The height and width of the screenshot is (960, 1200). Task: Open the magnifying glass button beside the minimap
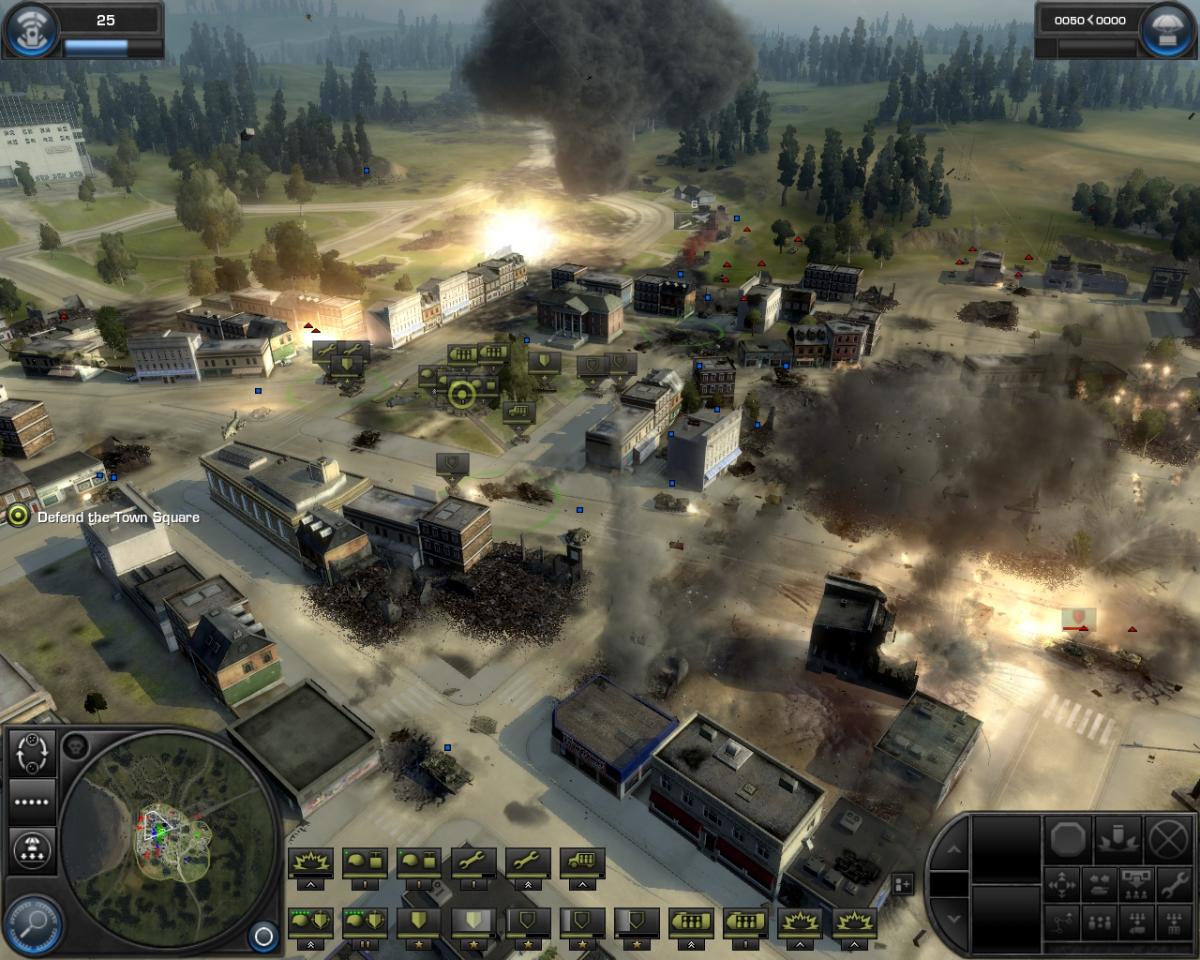click(34, 923)
